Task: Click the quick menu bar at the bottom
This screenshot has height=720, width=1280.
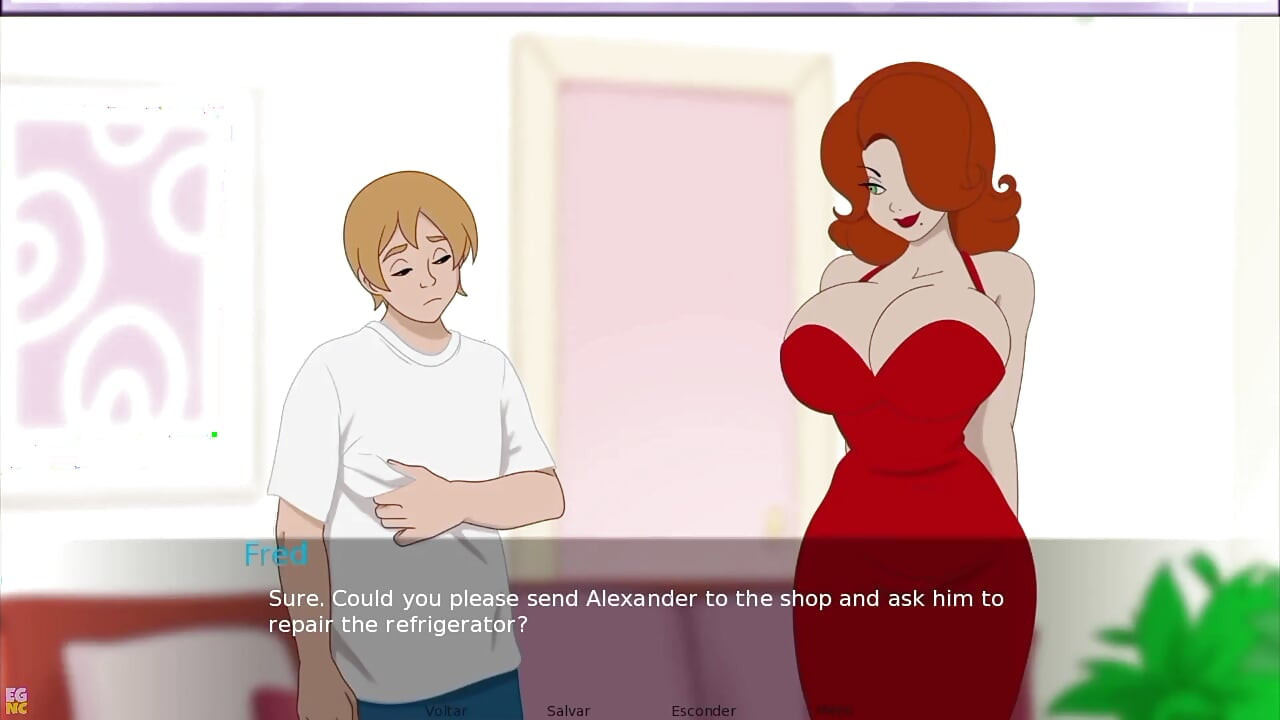Action: (x=640, y=710)
